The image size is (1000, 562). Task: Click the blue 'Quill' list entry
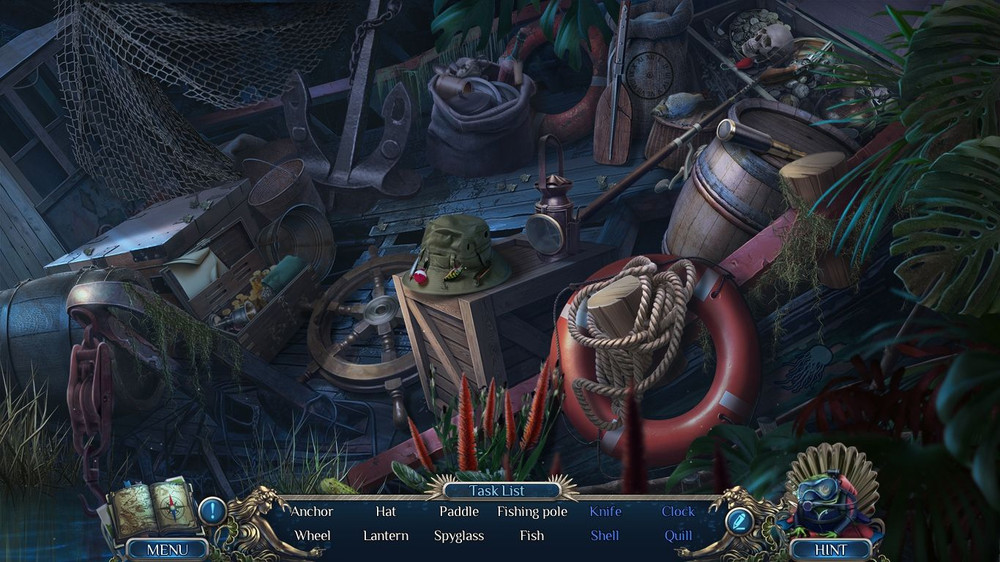coord(678,535)
